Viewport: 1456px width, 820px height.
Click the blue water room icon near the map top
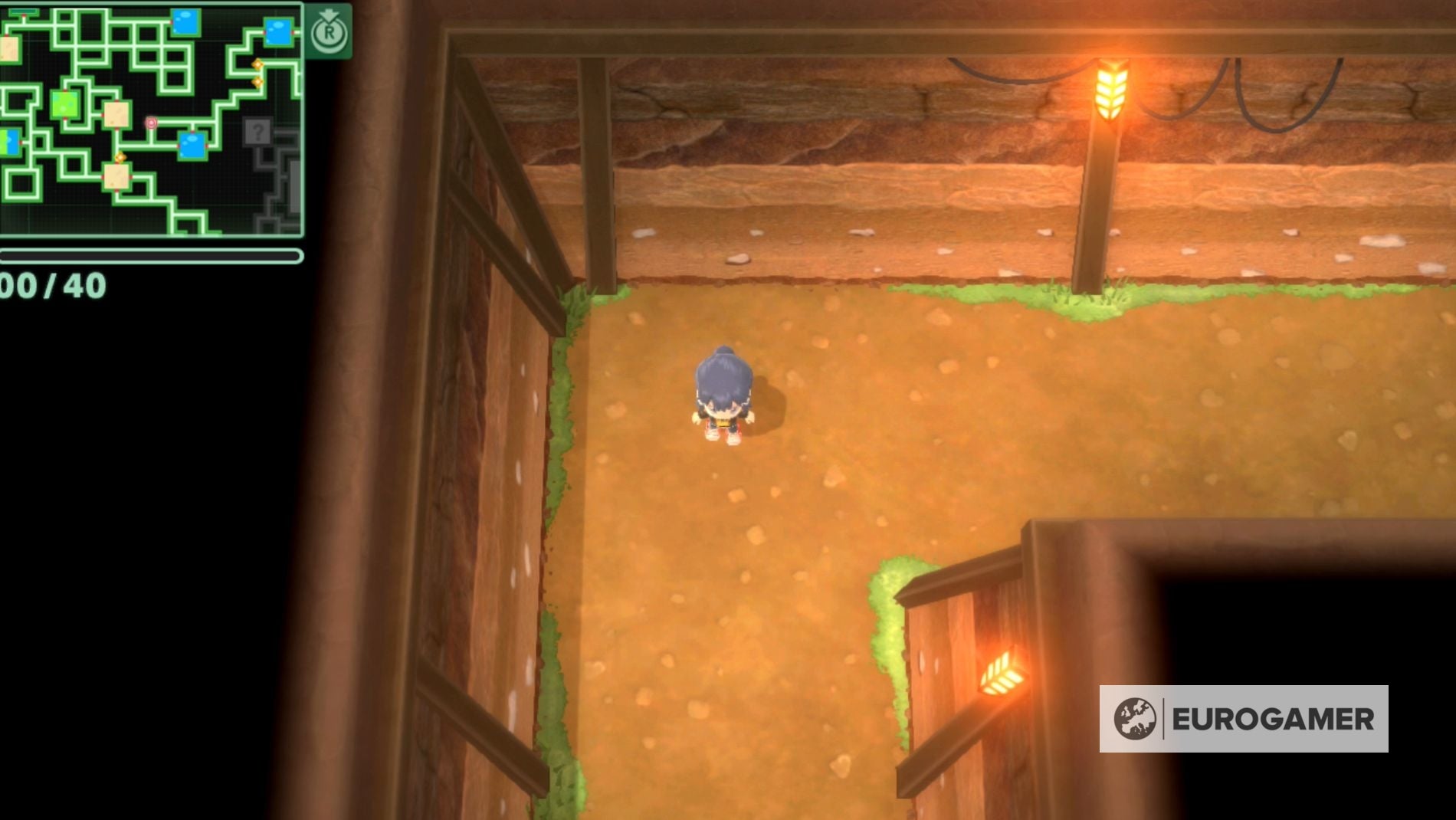[x=185, y=21]
